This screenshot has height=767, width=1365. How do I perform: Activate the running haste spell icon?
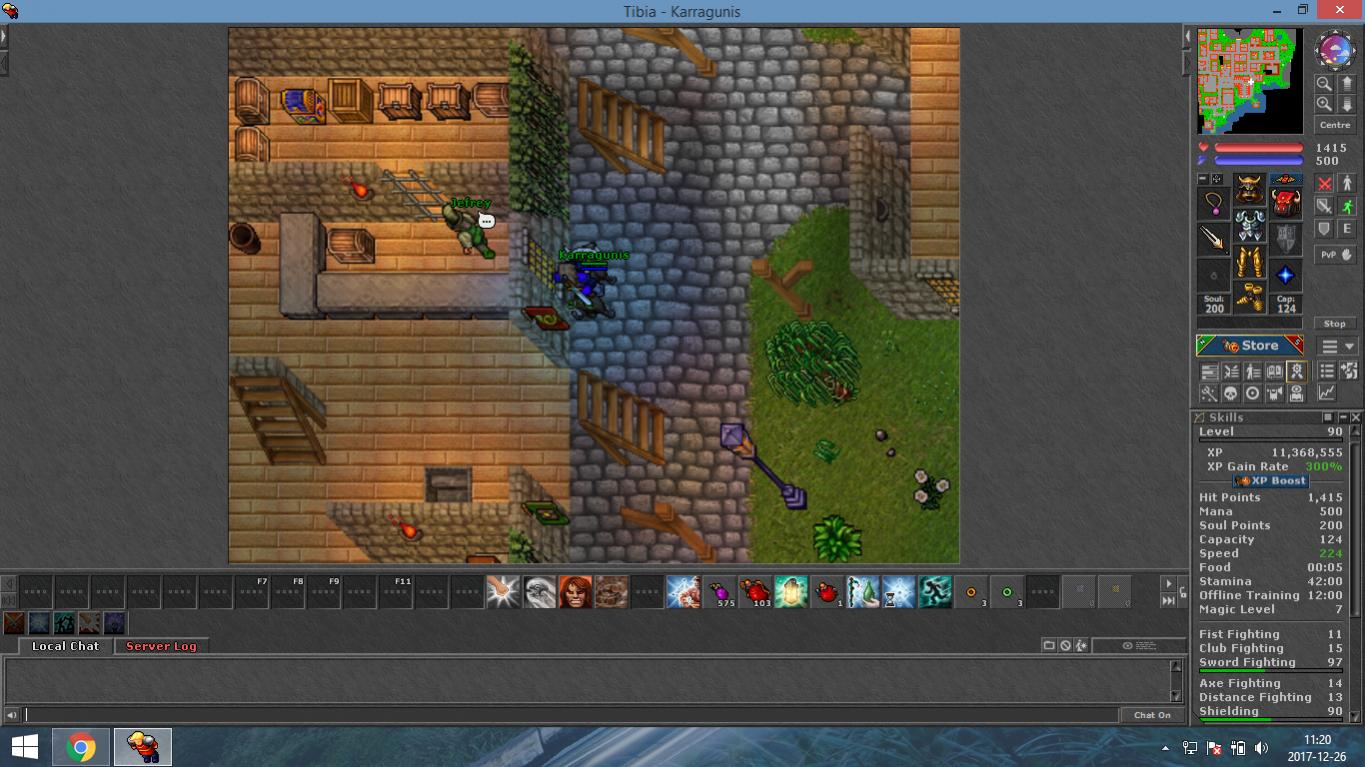[x=935, y=592]
